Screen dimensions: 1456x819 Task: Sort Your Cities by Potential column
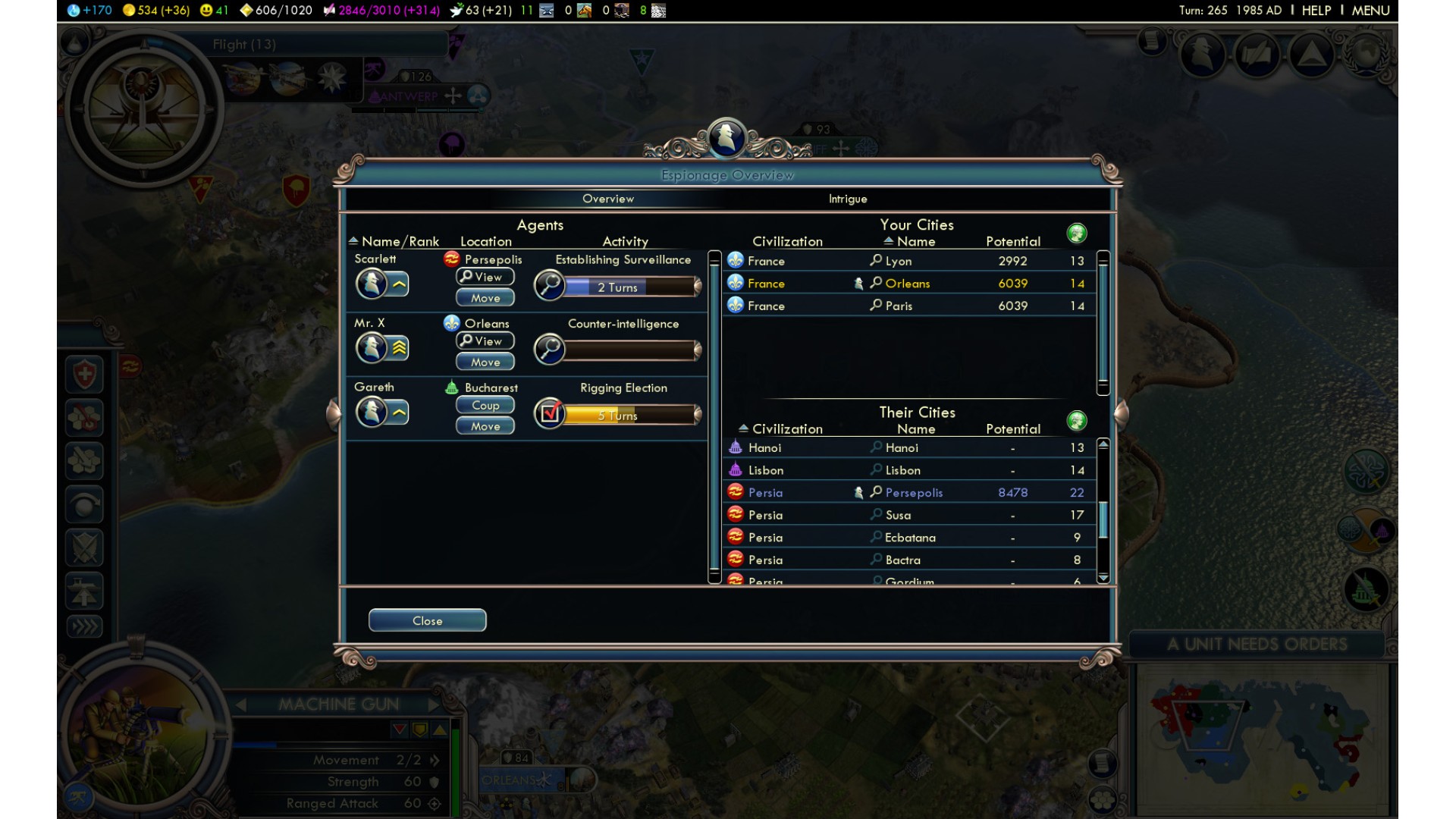tap(1012, 241)
